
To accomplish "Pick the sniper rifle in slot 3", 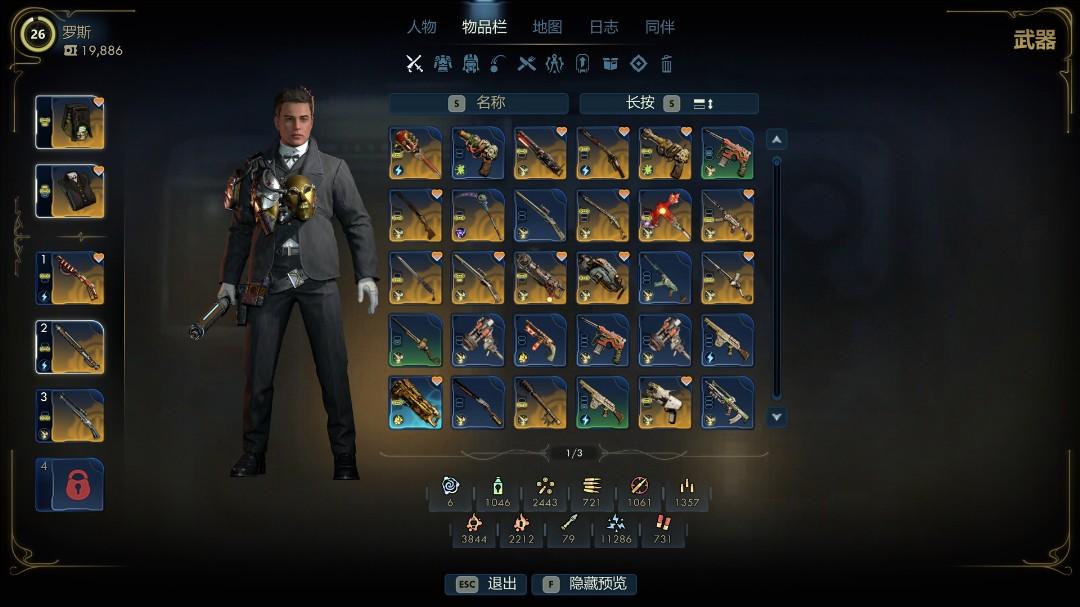I will [70, 416].
